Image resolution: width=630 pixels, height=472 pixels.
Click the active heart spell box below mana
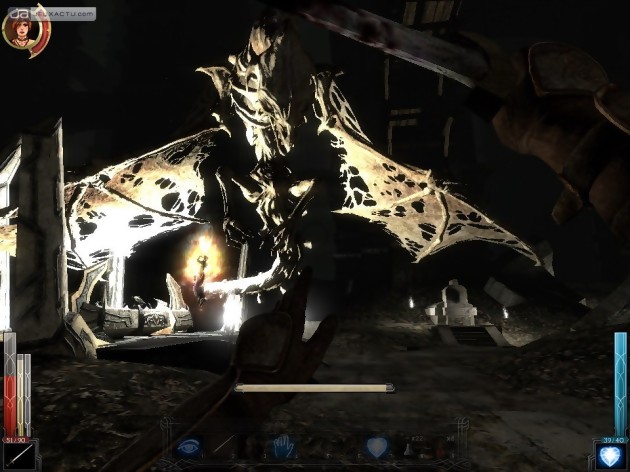(x=611, y=455)
